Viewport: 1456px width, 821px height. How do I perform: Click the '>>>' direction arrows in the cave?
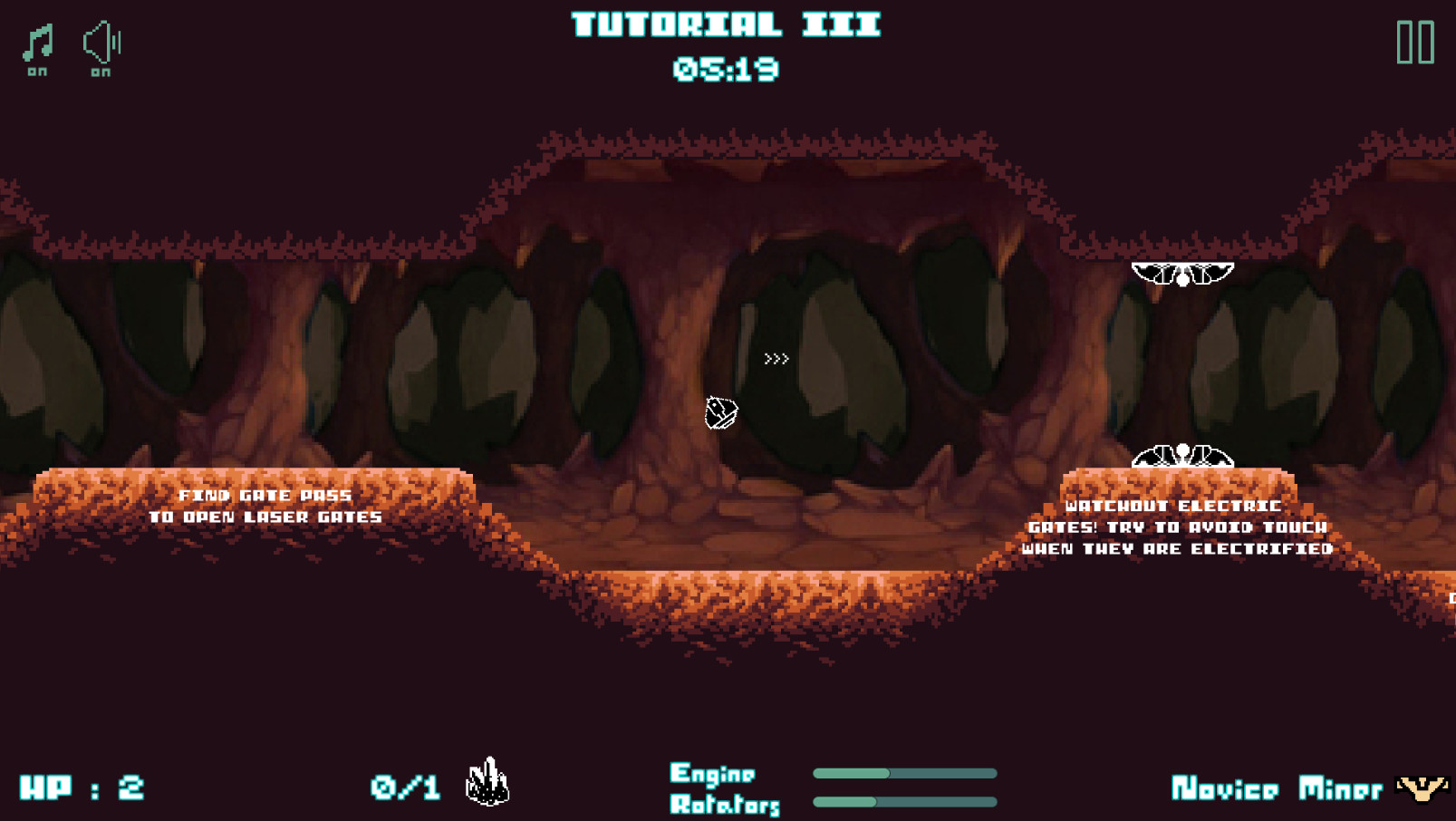pyautogui.click(x=777, y=359)
